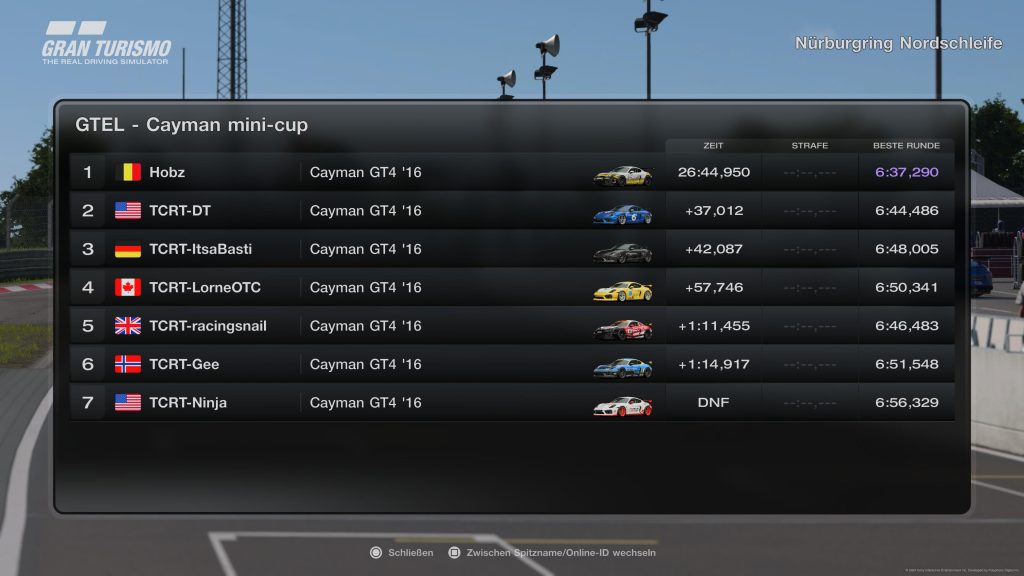Close the results with Schließen
Screen dimensions: 1024x576
(x=403, y=552)
